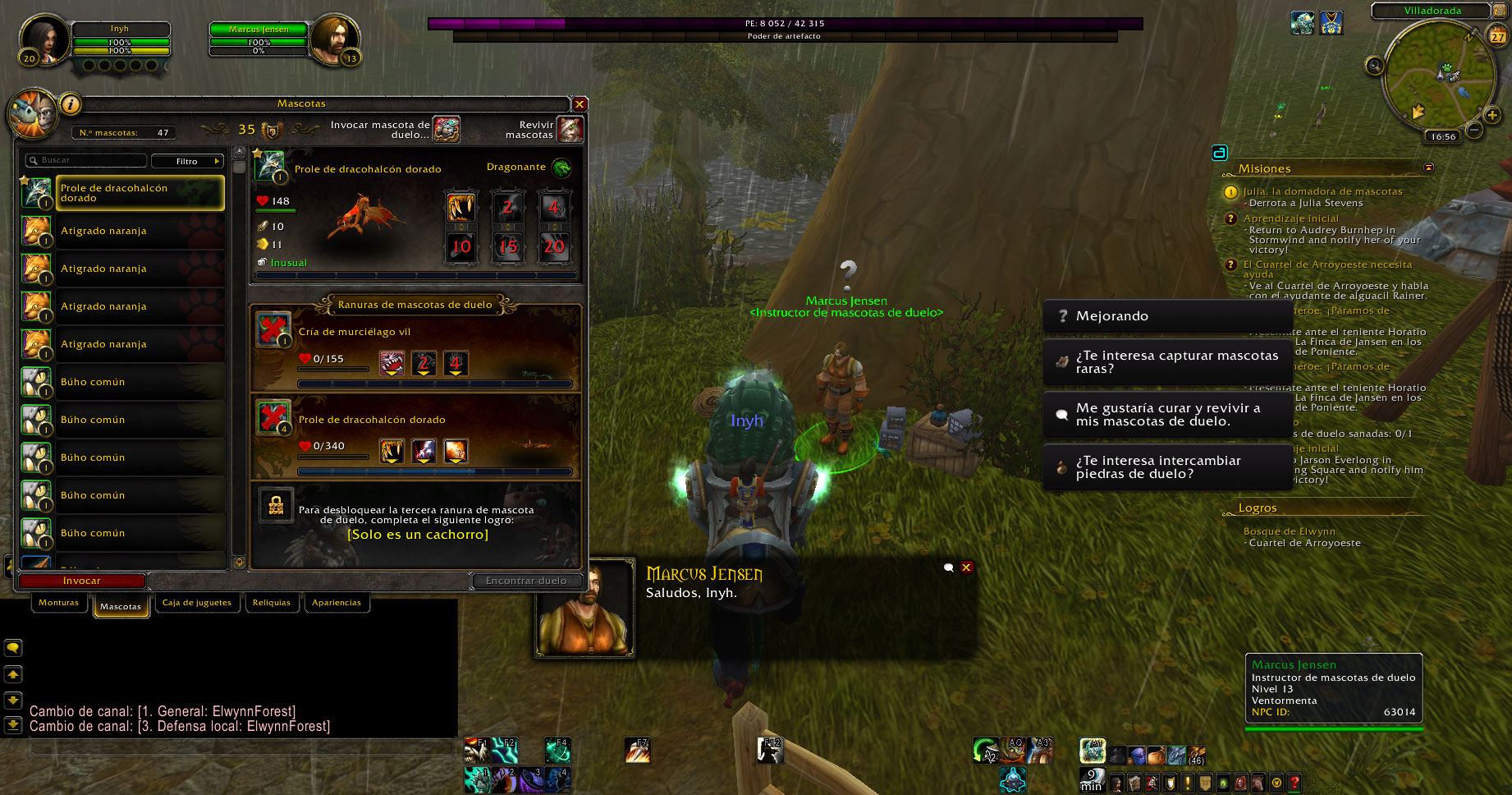The width and height of the screenshot is (1512, 795).
Task: Open the Filtro dropdown
Action: 188,161
